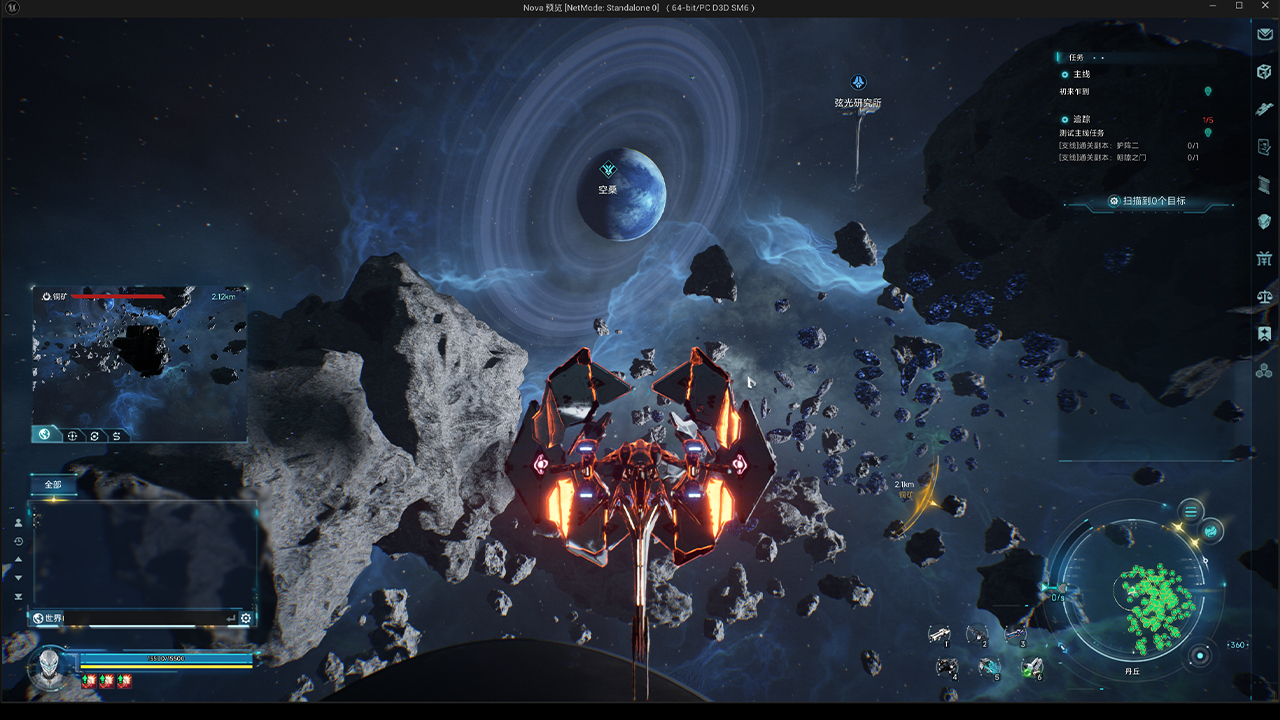The width and height of the screenshot is (1280, 720).
Task: Open the cube inventory icon
Action: coord(1264,71)
